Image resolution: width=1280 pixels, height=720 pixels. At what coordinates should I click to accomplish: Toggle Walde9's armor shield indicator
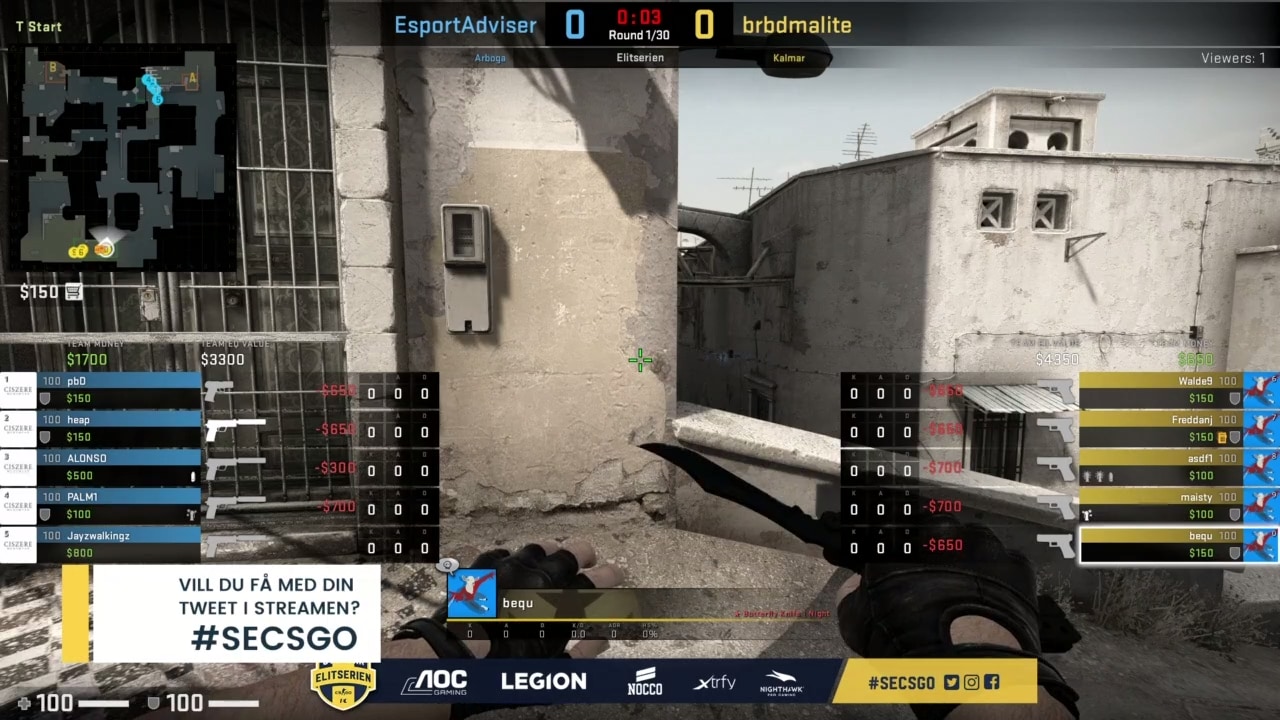click(x=1234, y=399)
